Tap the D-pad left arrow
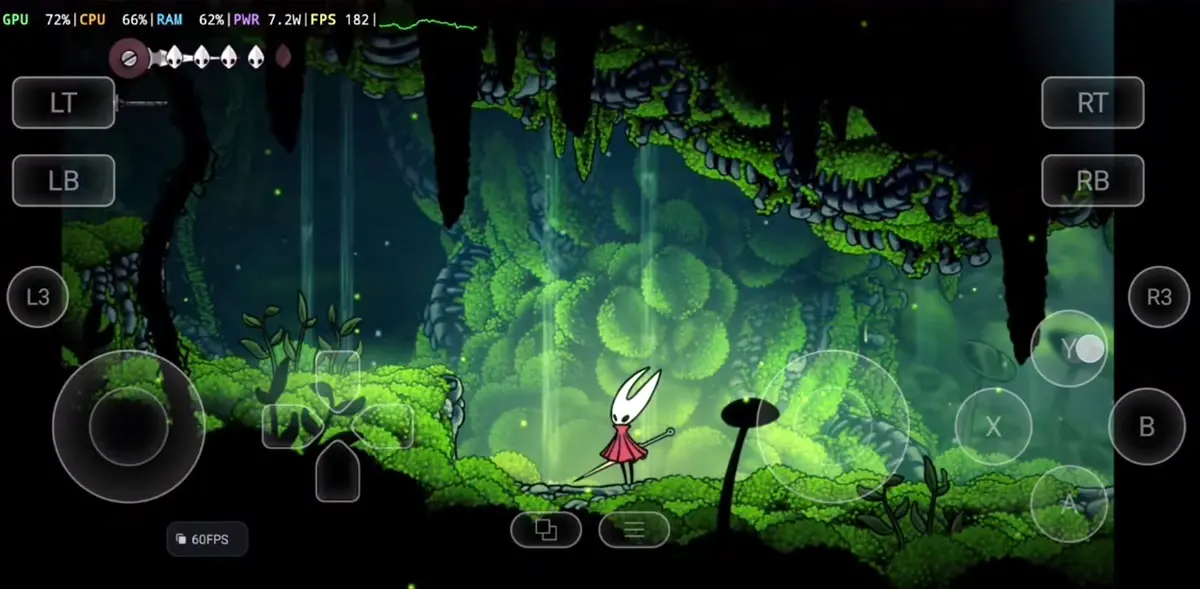1200x589 pixels. point(285,427)
